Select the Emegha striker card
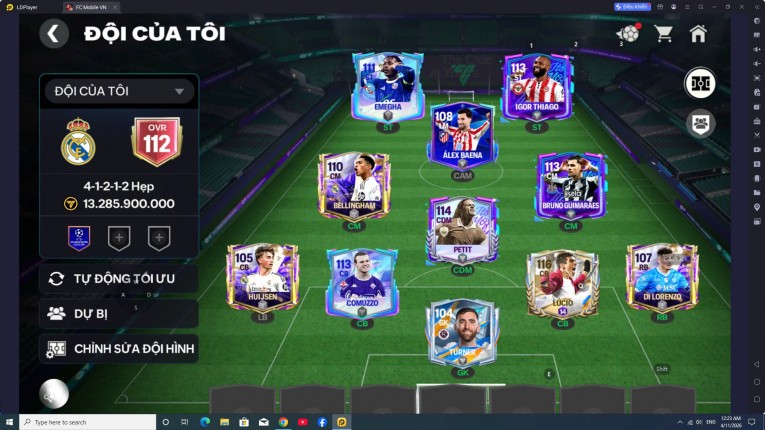Image resolution: width=765 pixels, height=430 pixels. 388,87
